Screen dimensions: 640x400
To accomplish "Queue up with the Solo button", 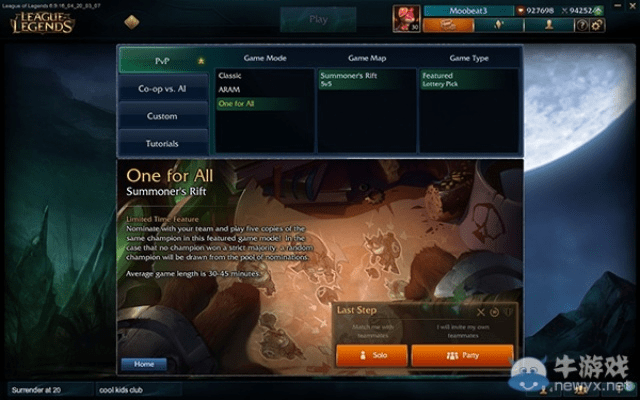I will (371, 356).
